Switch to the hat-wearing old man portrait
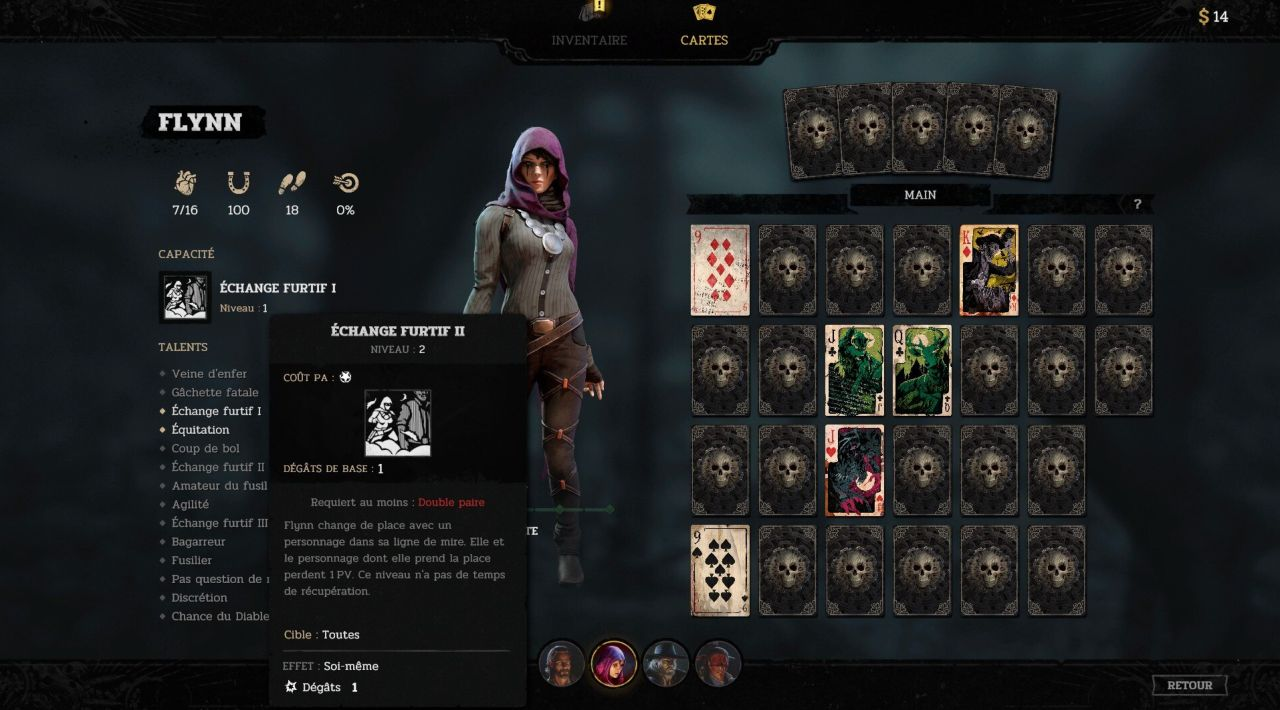 coord(666,664)
